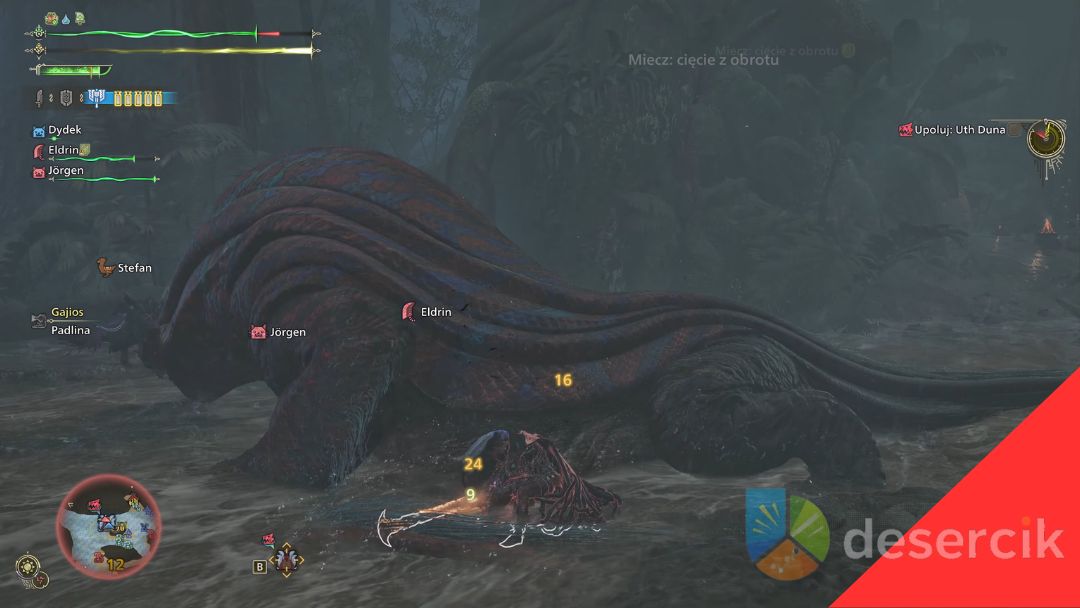
Task: Click the weapon sharpness blade gauge
Action: (x=72, y=70)
